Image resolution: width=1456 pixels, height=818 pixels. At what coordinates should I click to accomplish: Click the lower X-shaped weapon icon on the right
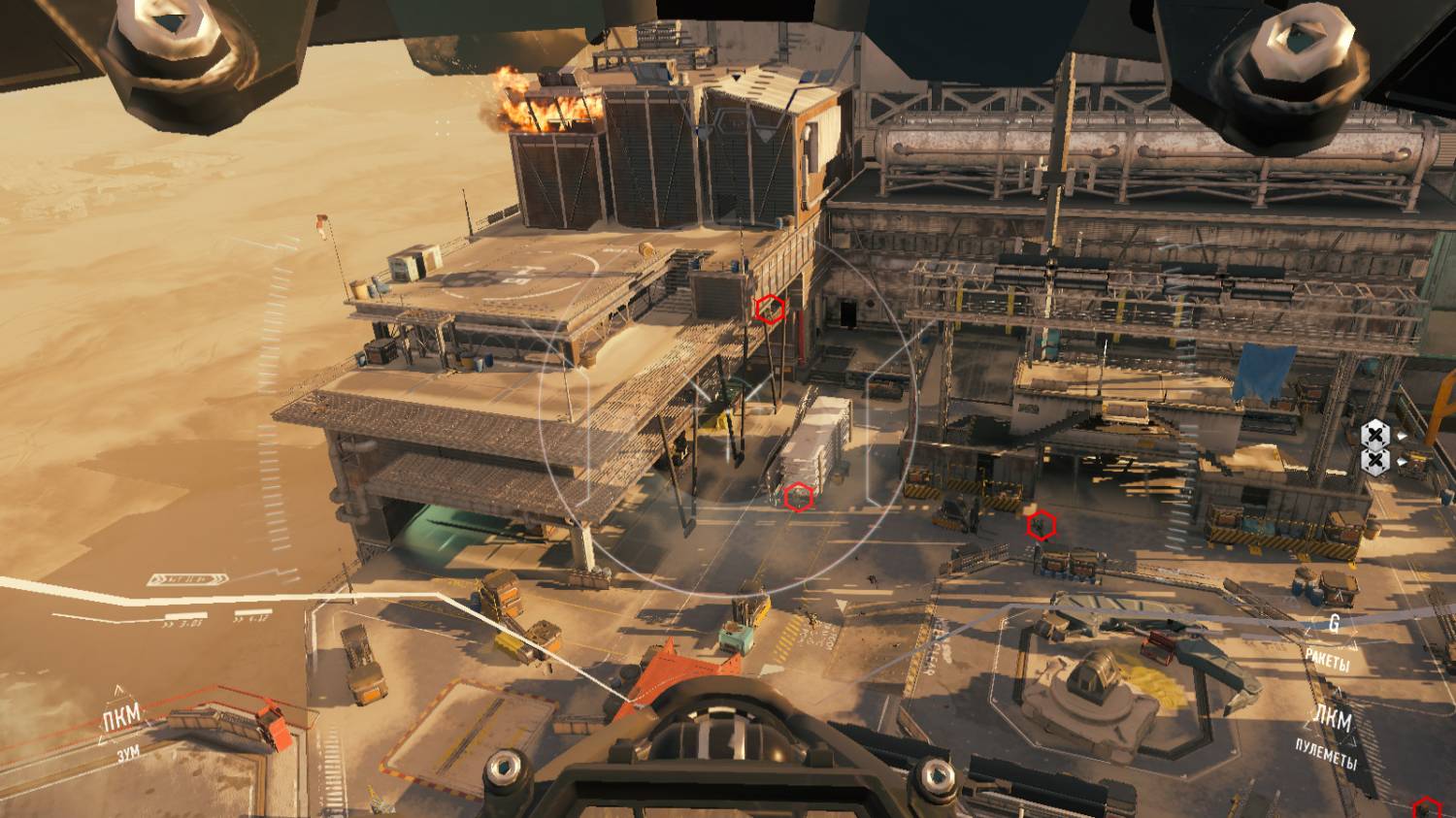coord(1376,458)
